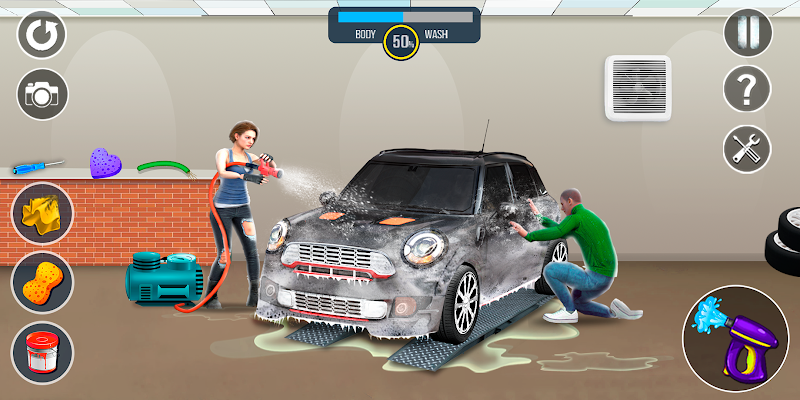Image resolution: width=800 pixels, height=400 pixels.
Task: Open the question mark help button
Action: (x=748, y=91)
